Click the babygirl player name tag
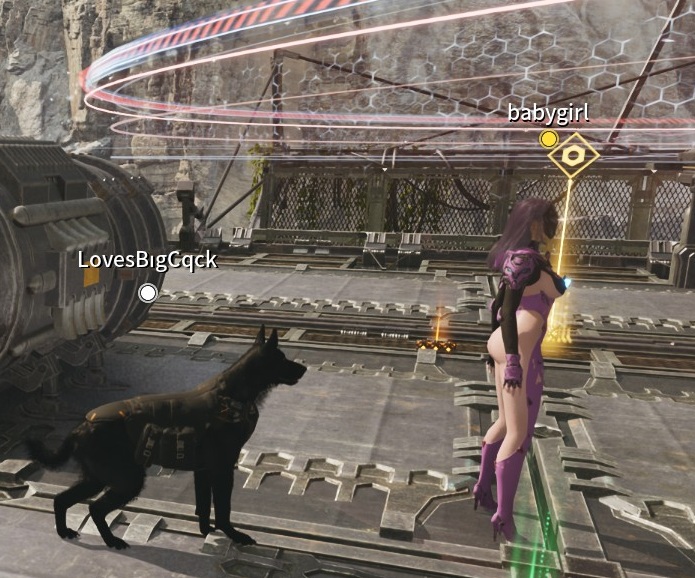The height and width of the screenshot is (578, 695). 548,112
